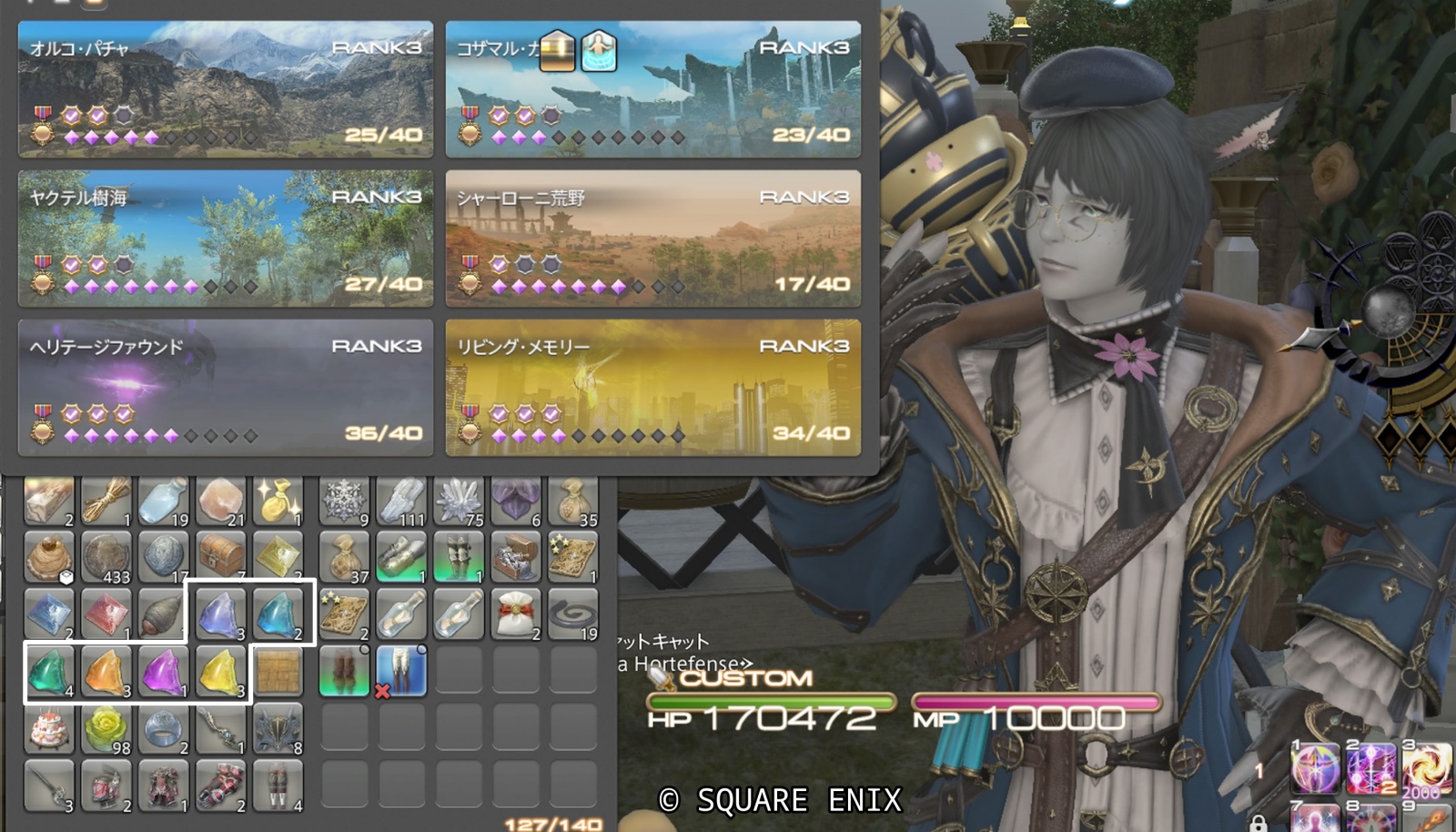Select the green crystal shard slot
The image size is (1456, 832).
[49, 672]
